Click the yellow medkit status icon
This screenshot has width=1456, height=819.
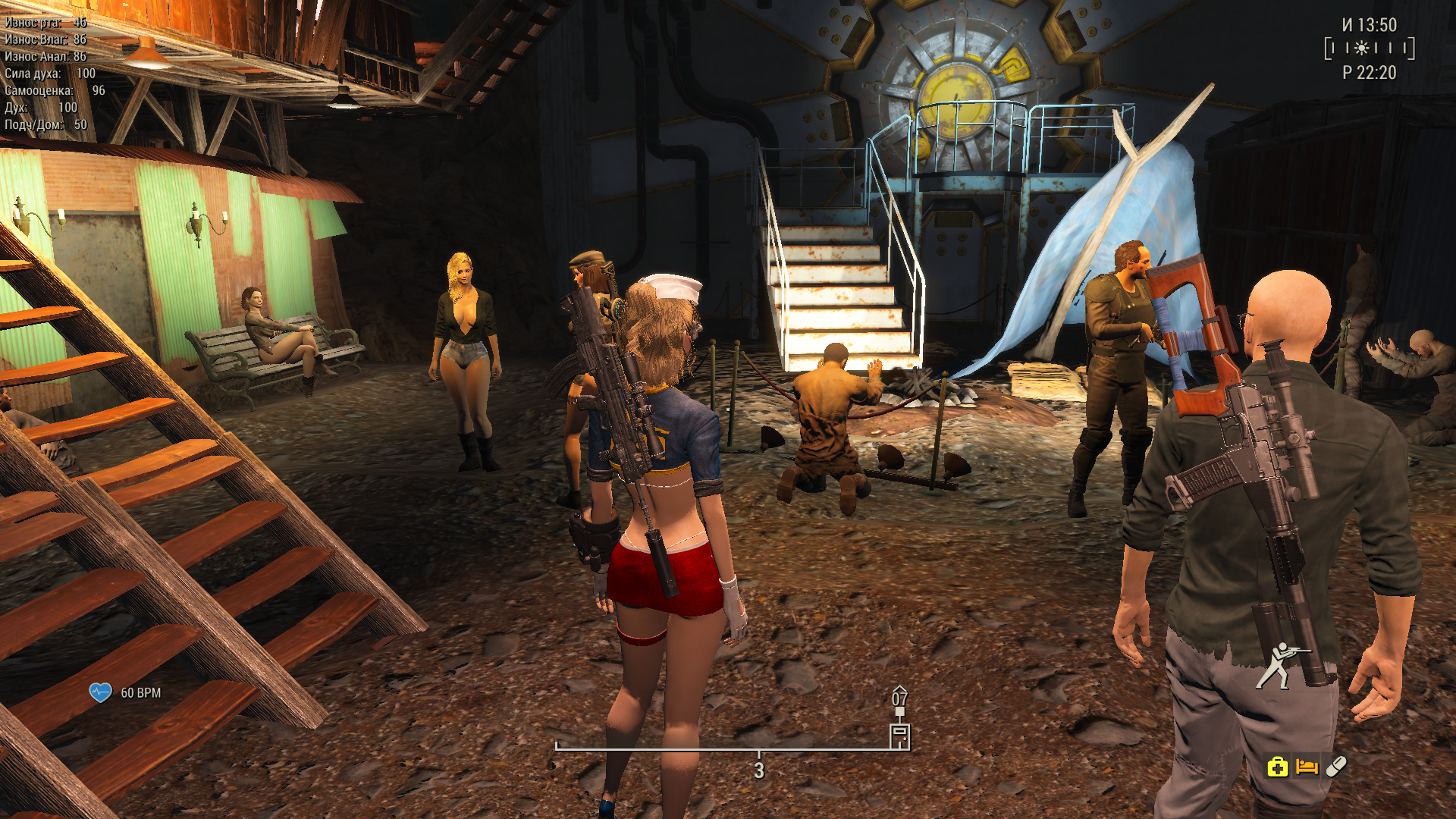(x=1277, y=767)
